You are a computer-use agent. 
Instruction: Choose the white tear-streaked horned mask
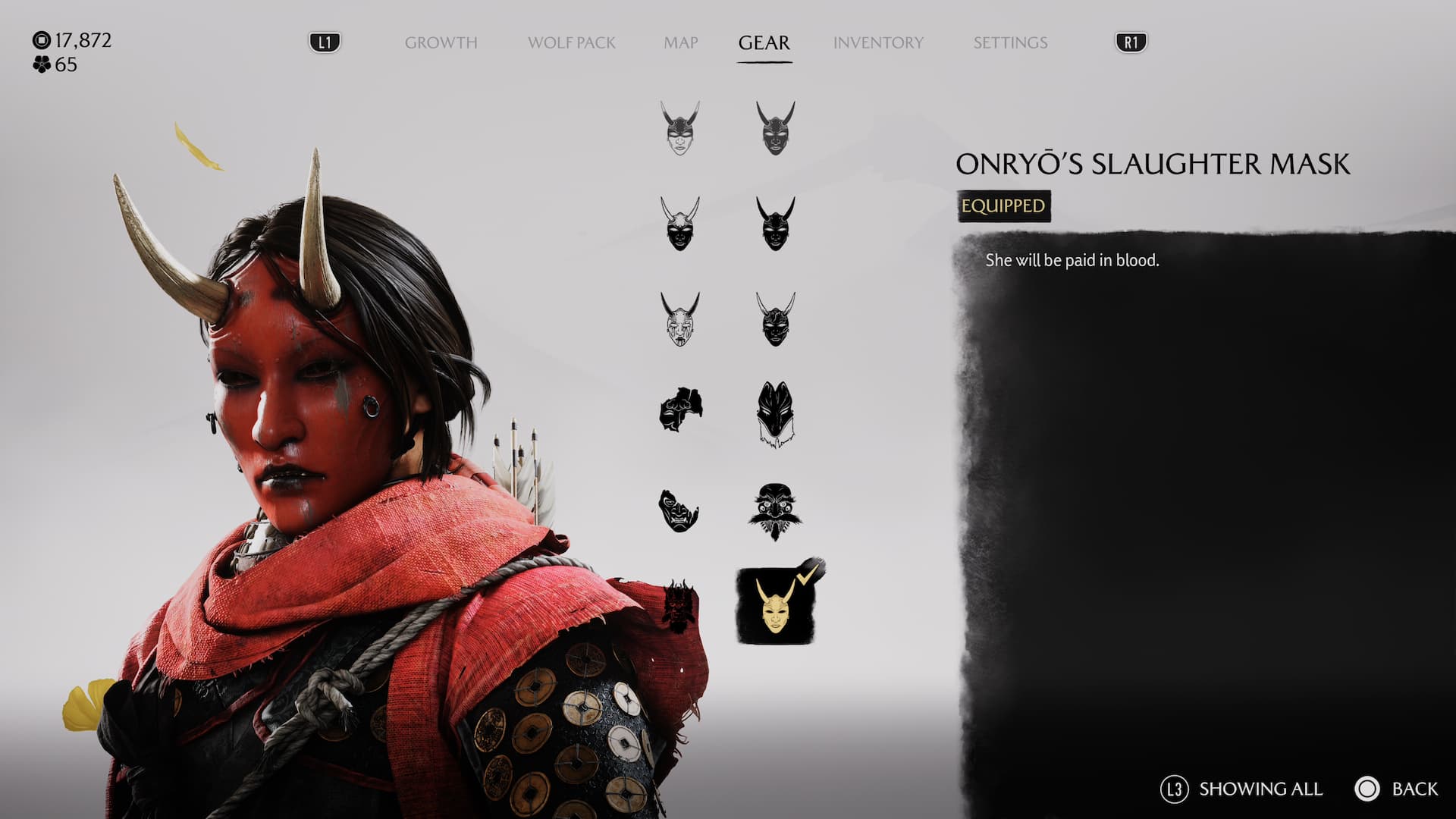(680, 319)
